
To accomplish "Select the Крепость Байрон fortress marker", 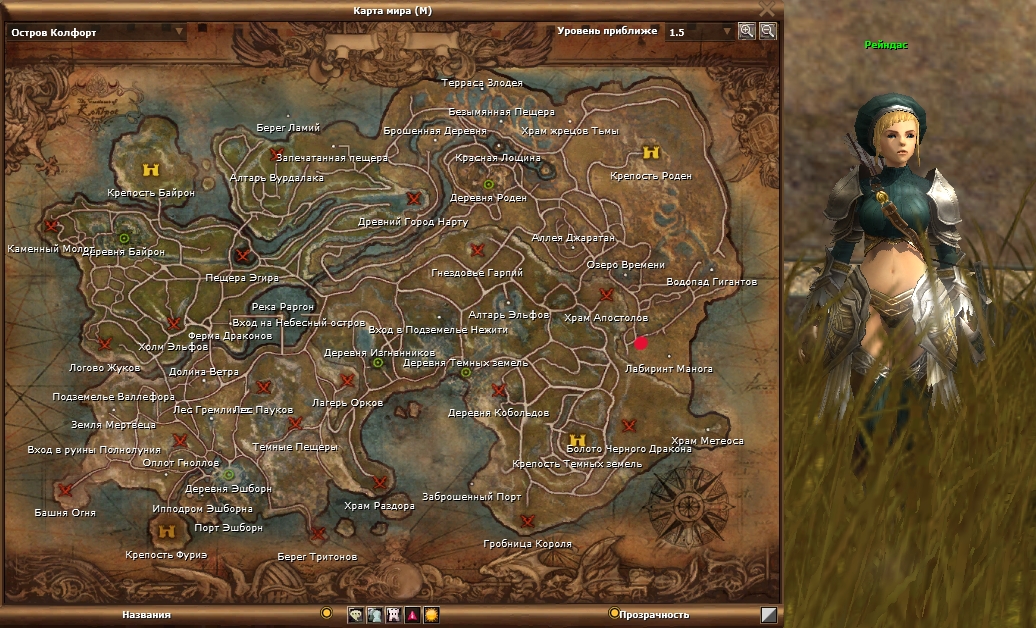I will (x=151, y=170).
